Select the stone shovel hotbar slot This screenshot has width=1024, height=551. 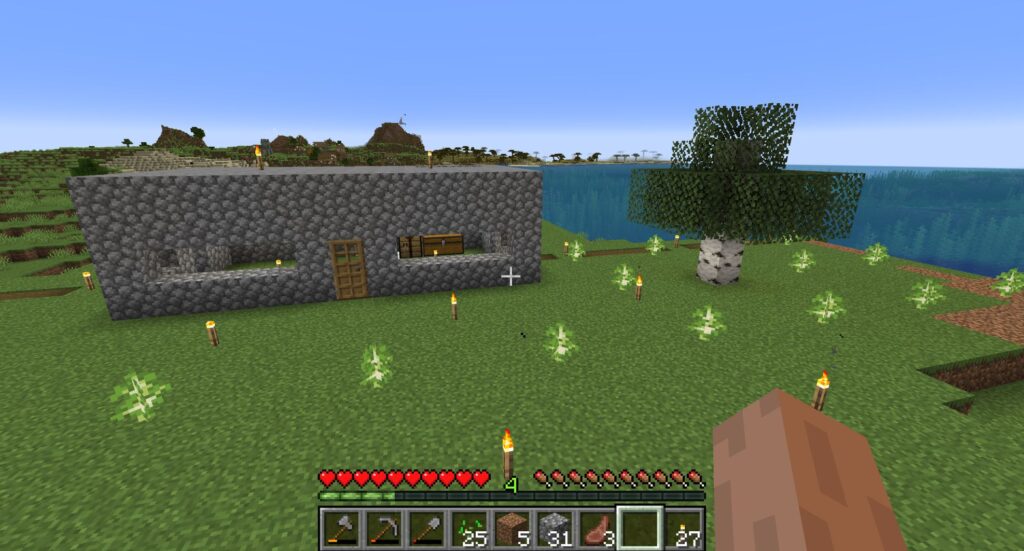426,528
